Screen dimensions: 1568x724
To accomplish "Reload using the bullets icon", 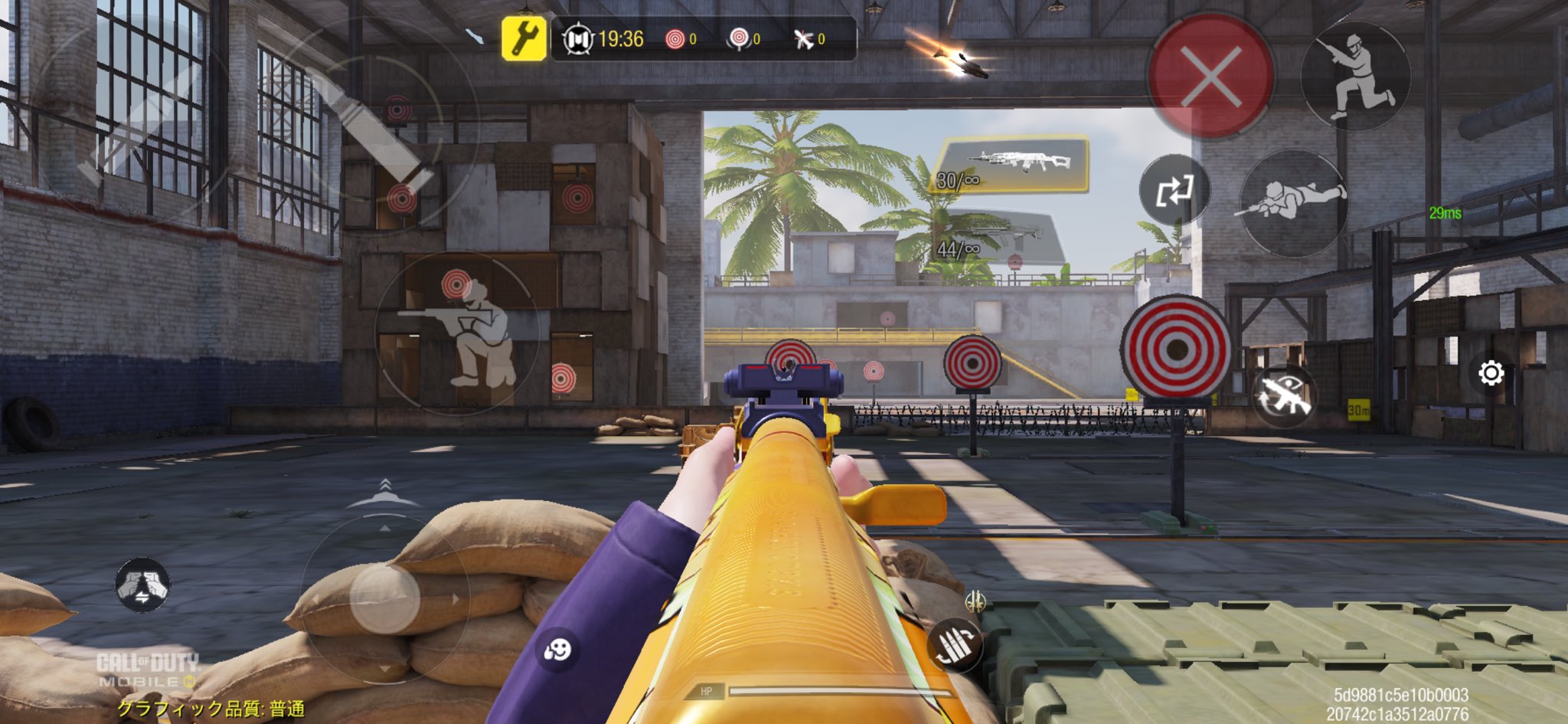I will click(x=955, y=644).
